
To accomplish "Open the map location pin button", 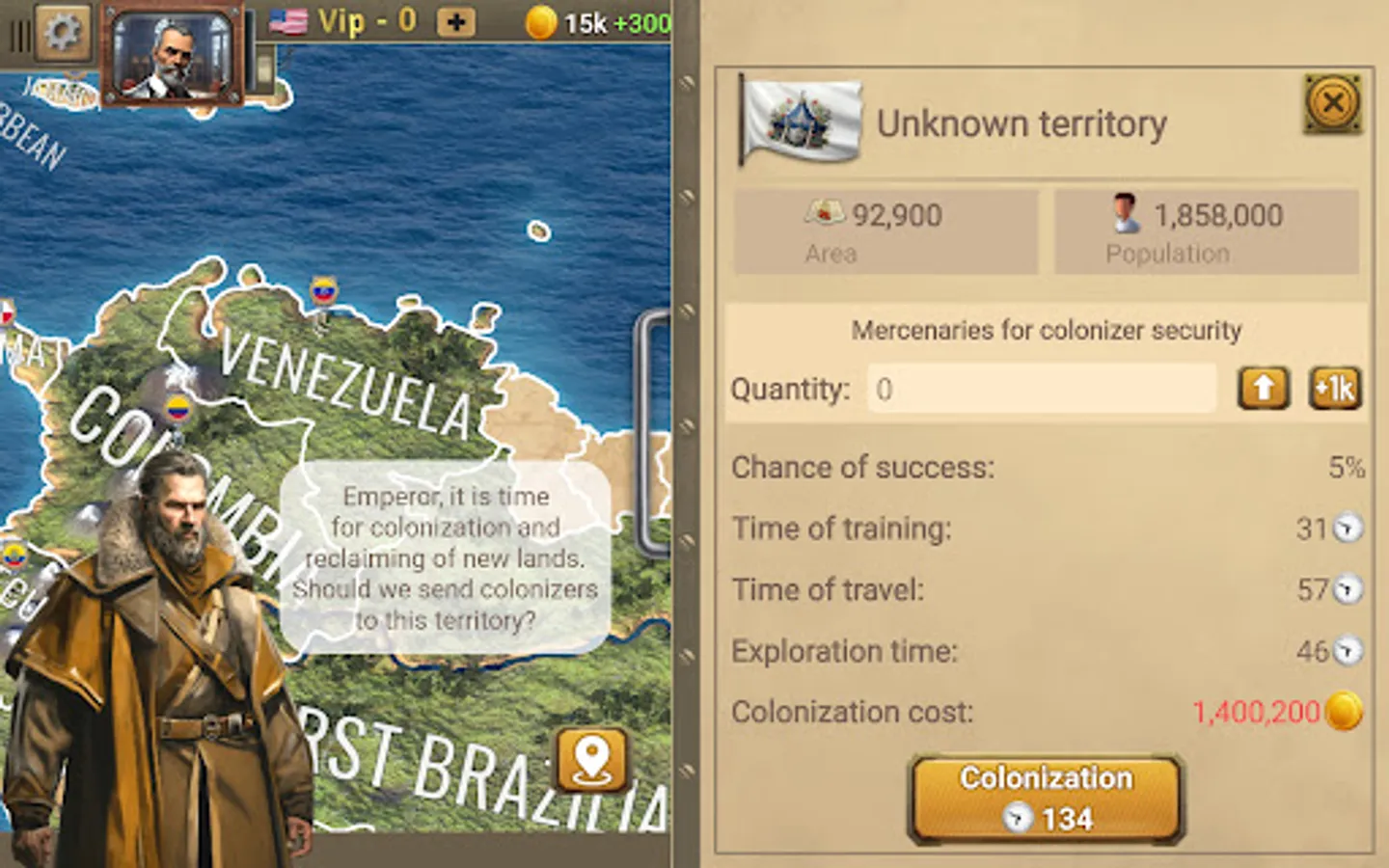I will click(590, 760).
